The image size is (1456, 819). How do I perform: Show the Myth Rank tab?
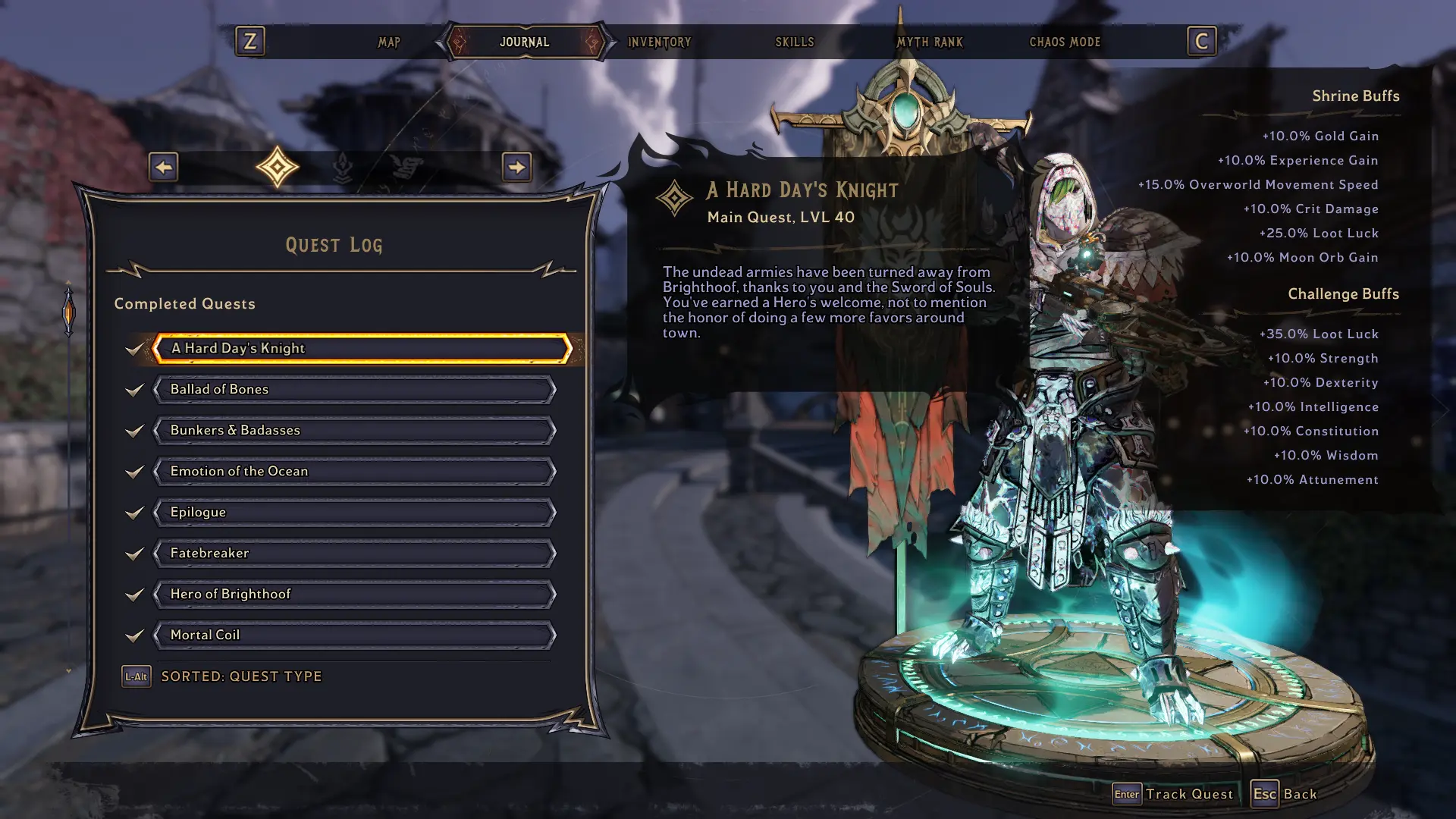click(929, 42)
